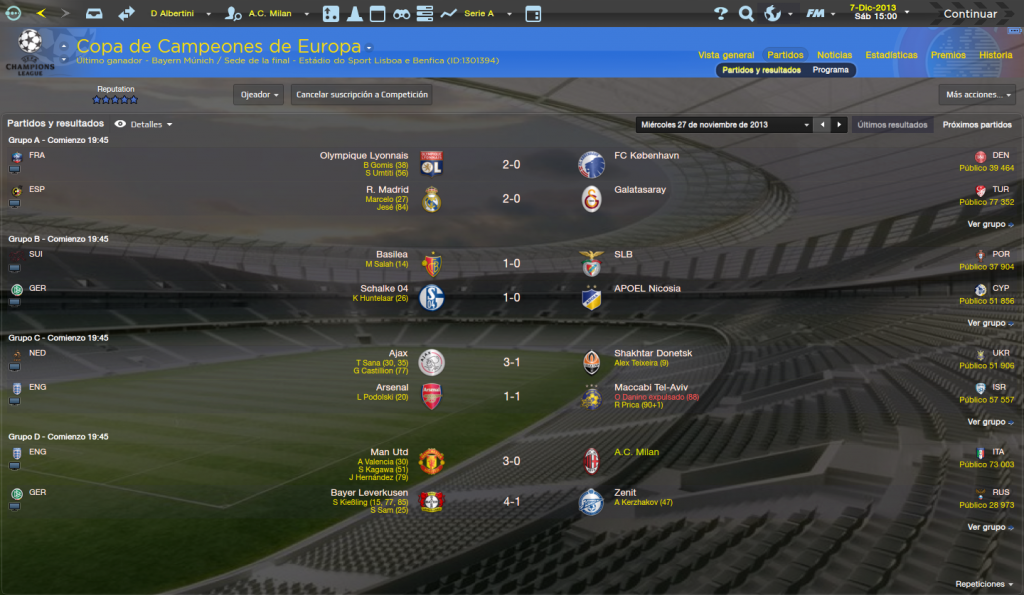
Task: Show Últimos resultados
Action: pos(892,125)
